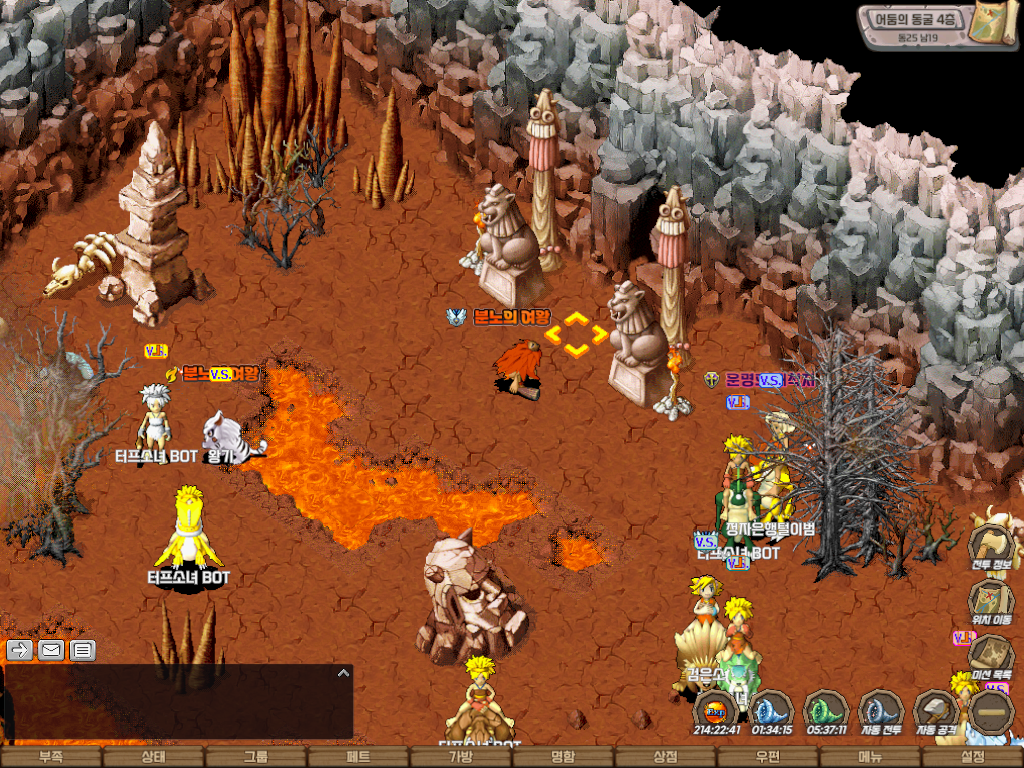Expand the chat box with the arrow

click(x=343, y=673)
